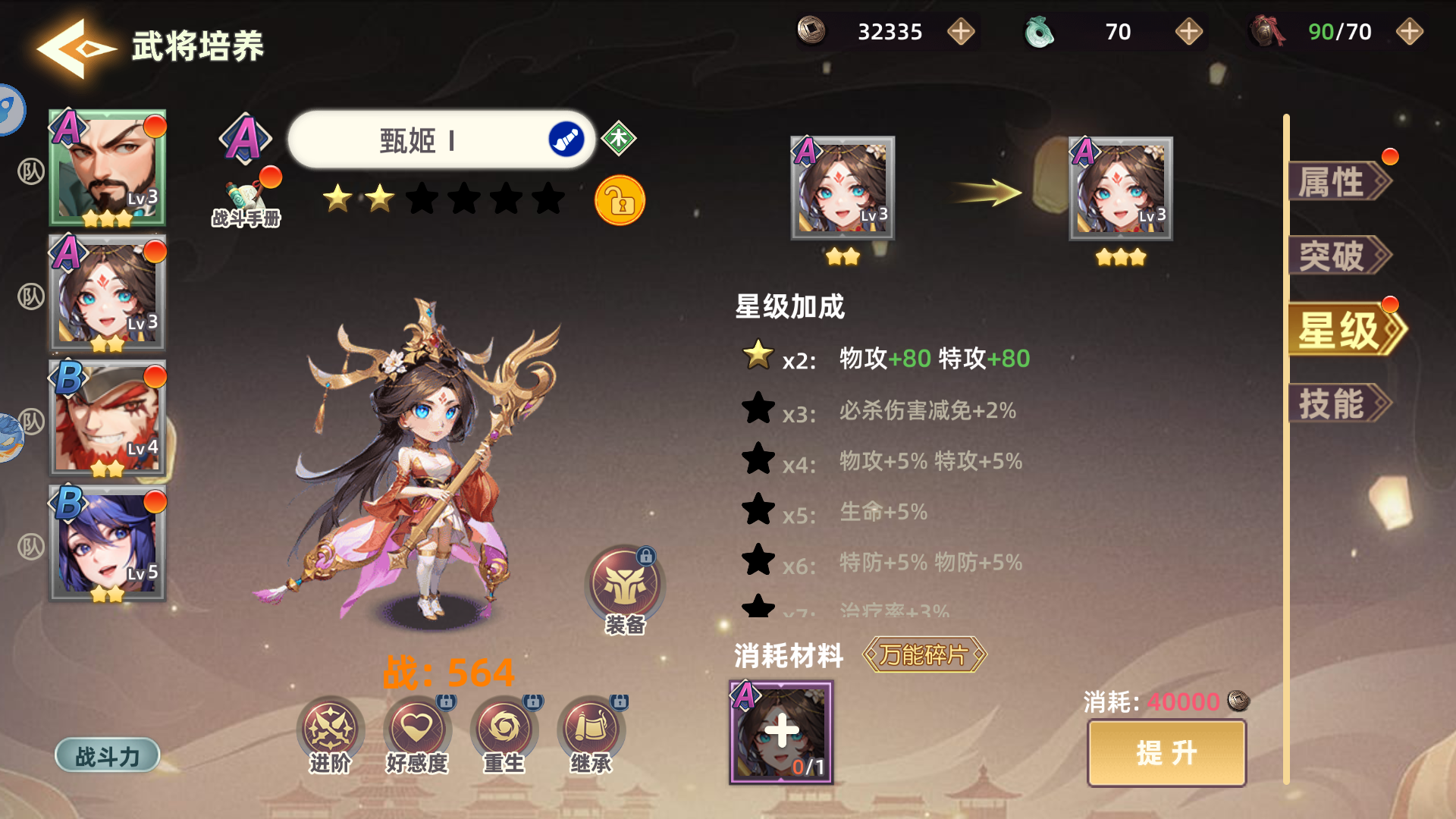Switch to the 属性 tab
Screen dimensions: 1456x819
(x=1337, y=182)
